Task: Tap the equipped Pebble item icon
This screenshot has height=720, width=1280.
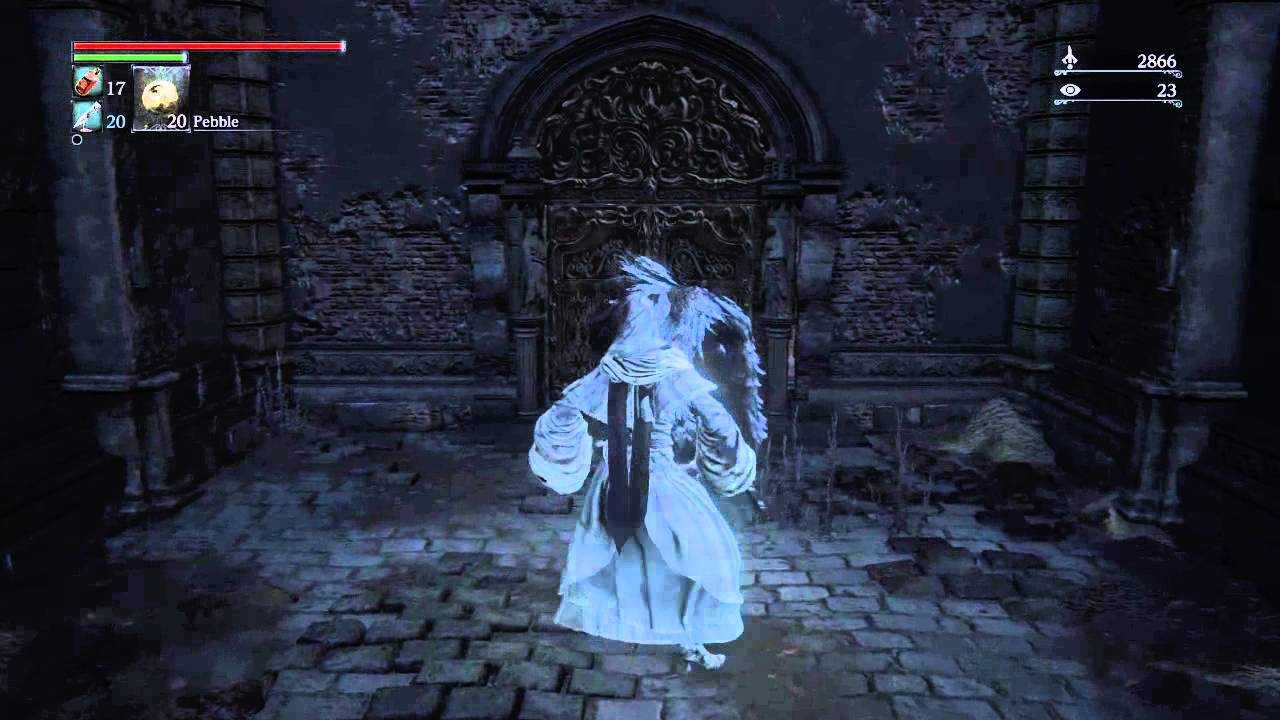Action: point(160,96)
